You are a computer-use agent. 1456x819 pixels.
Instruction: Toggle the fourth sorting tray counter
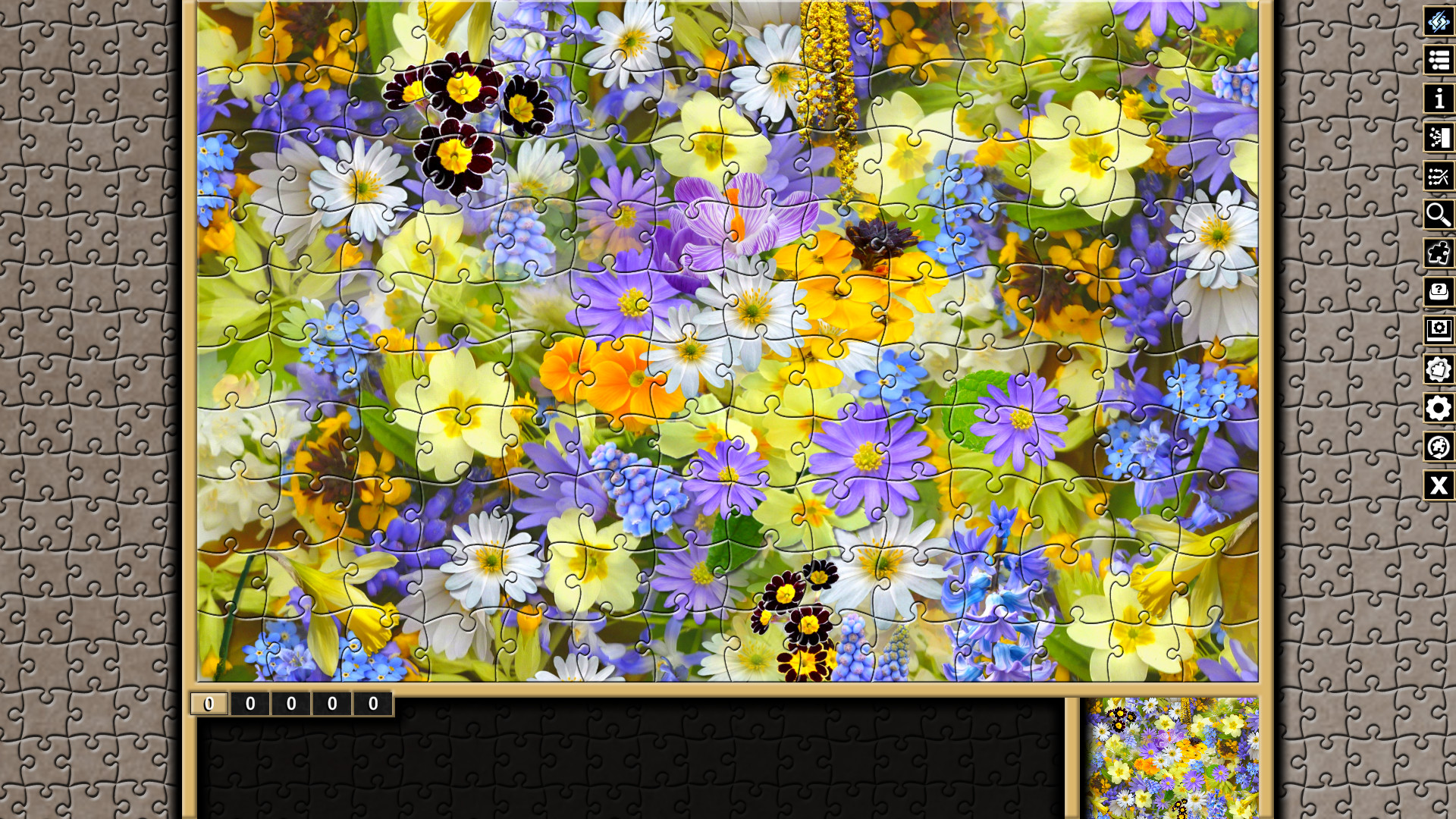[x=331, y=704]
